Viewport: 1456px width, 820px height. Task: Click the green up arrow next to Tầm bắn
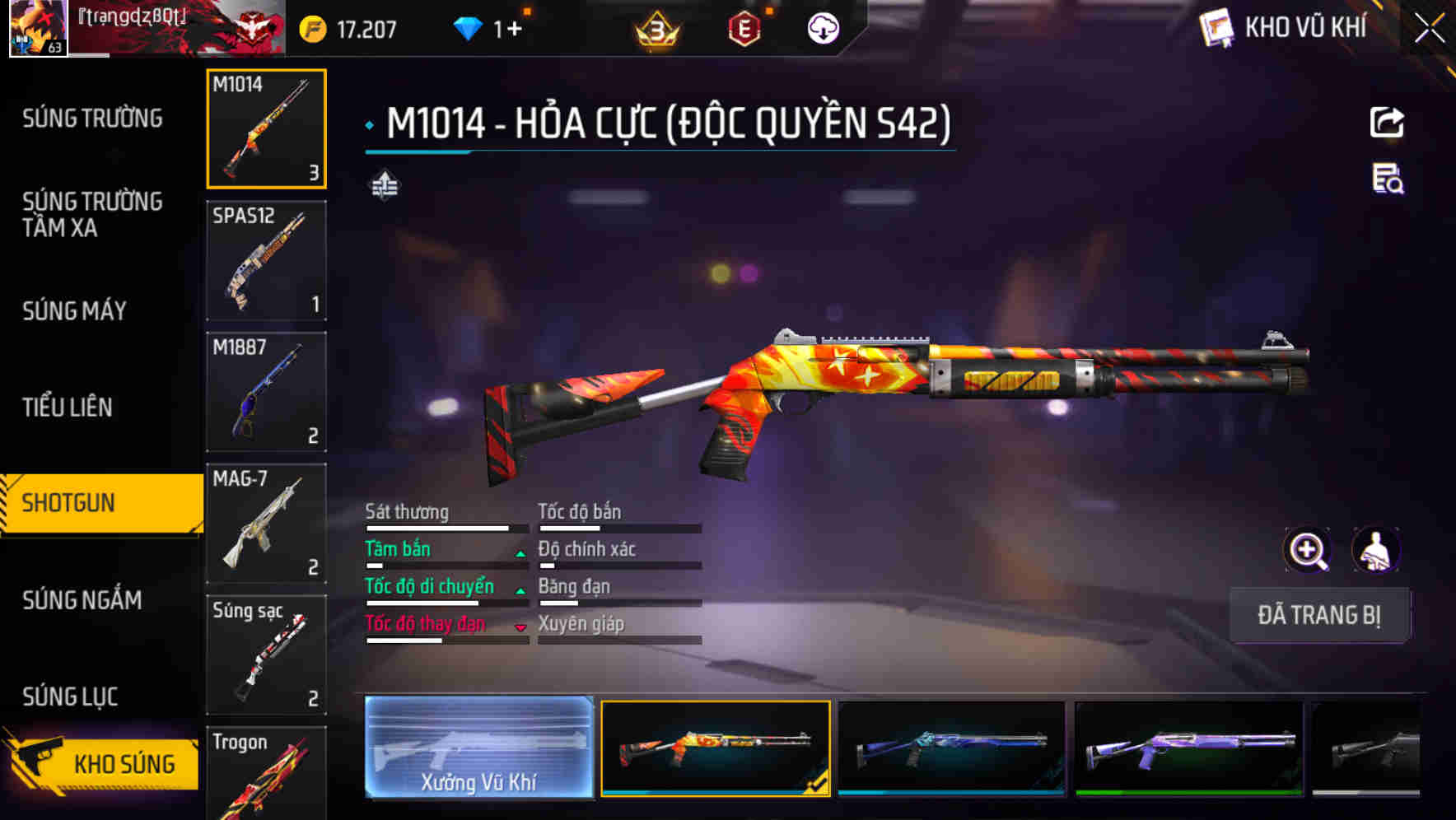tap(519, 553)
